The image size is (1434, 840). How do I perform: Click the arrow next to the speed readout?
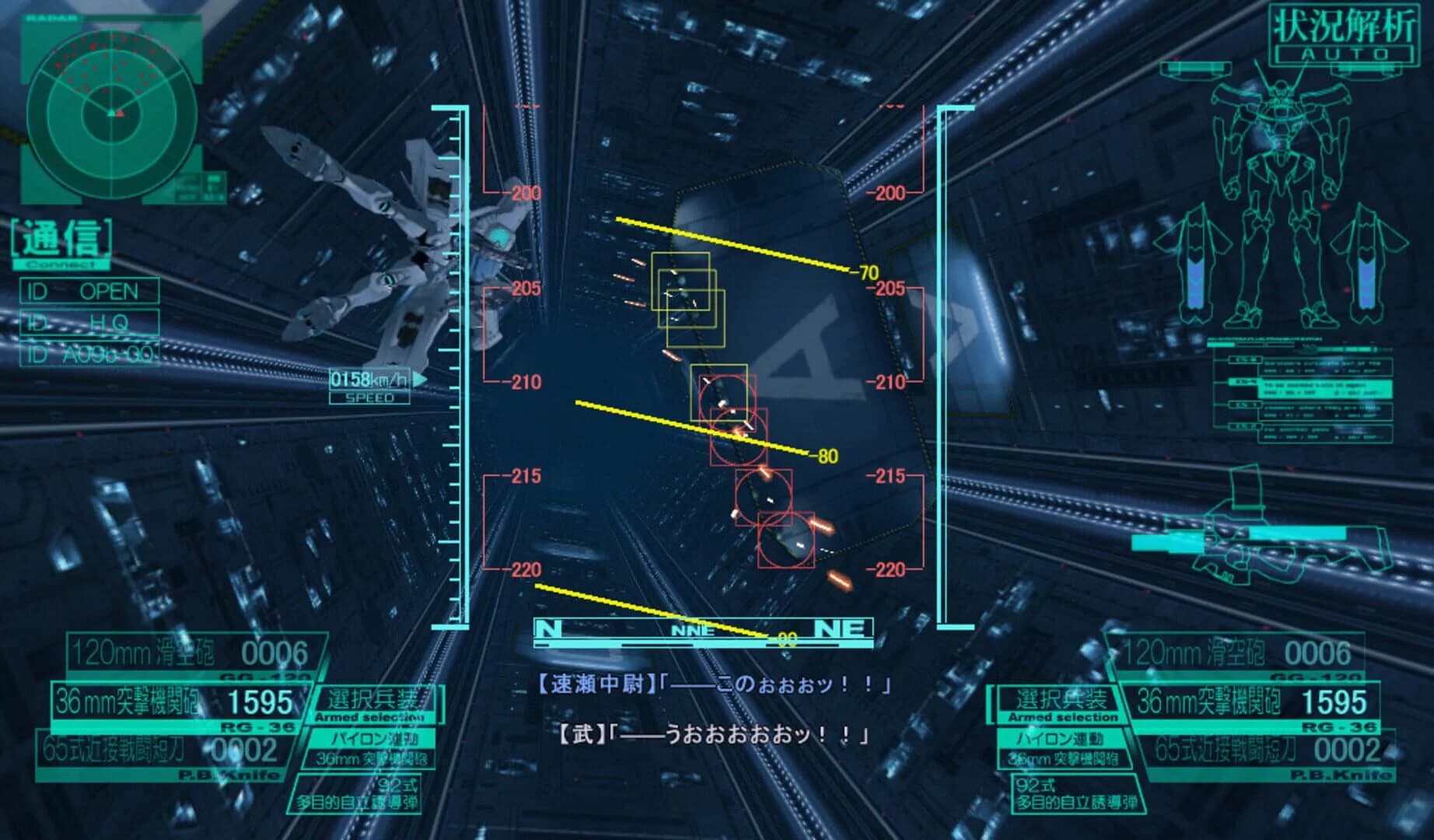[x=417, y=378]
